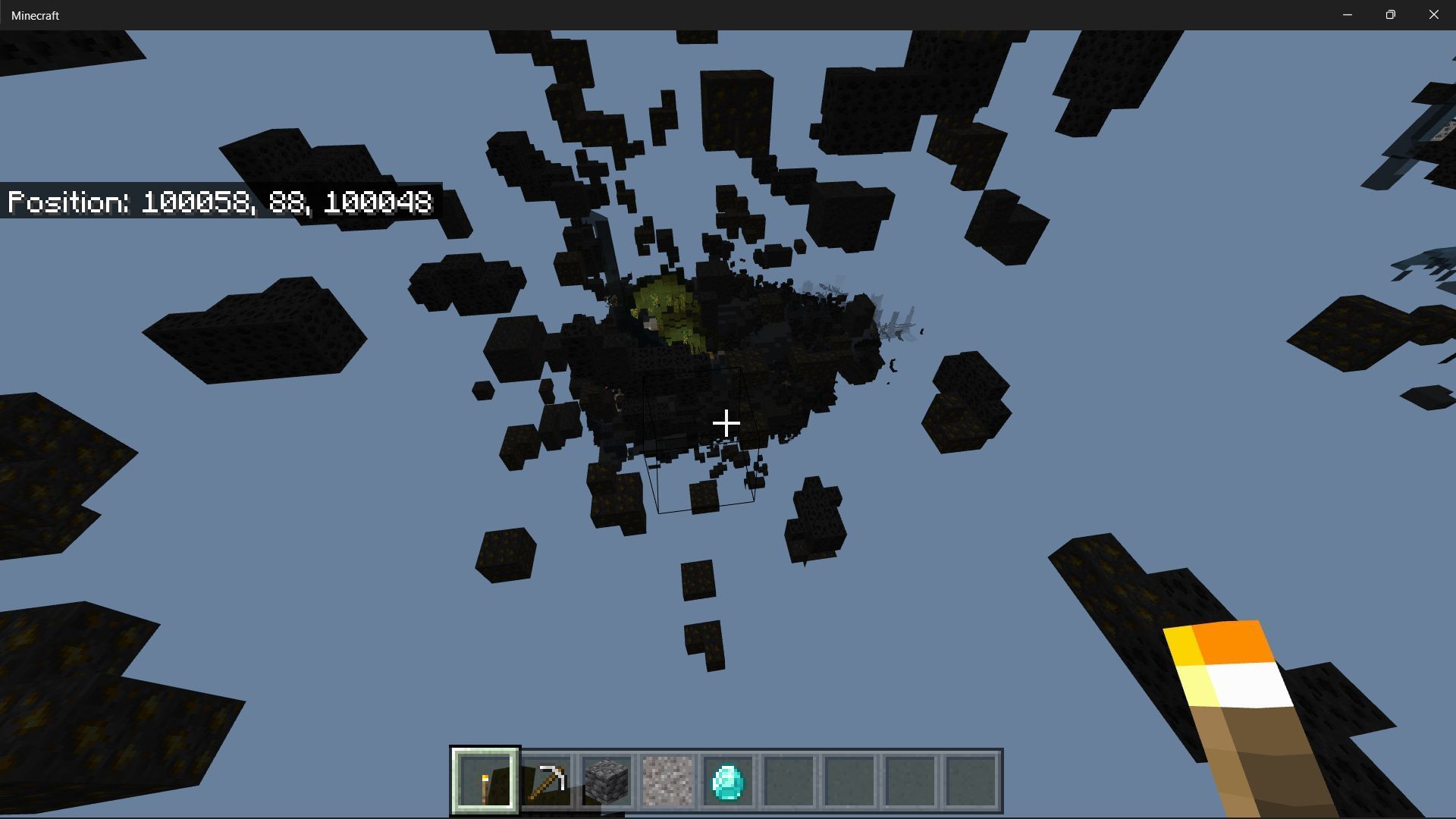Select the gravel block hotbar slot
Image resolution: width=1456 pixels, height=819 pixels.
[667, 780]
